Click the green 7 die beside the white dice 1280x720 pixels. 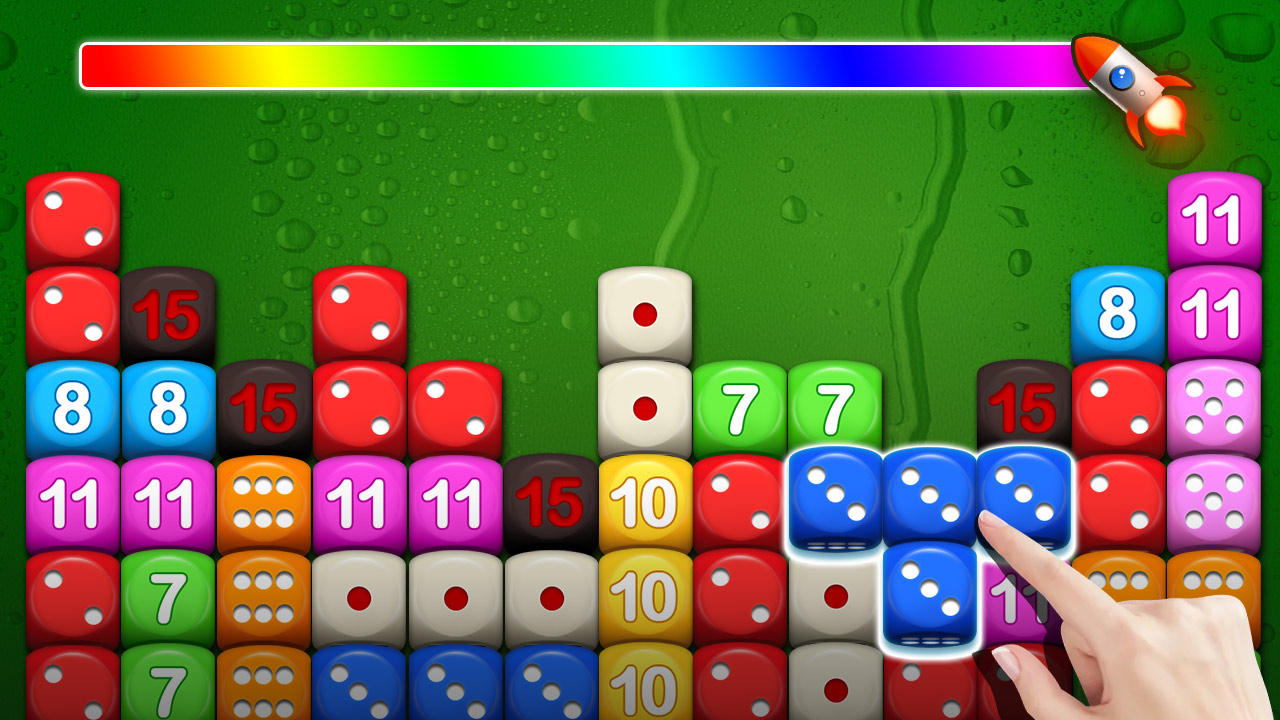pyautogui.click(x=738, y=407)
